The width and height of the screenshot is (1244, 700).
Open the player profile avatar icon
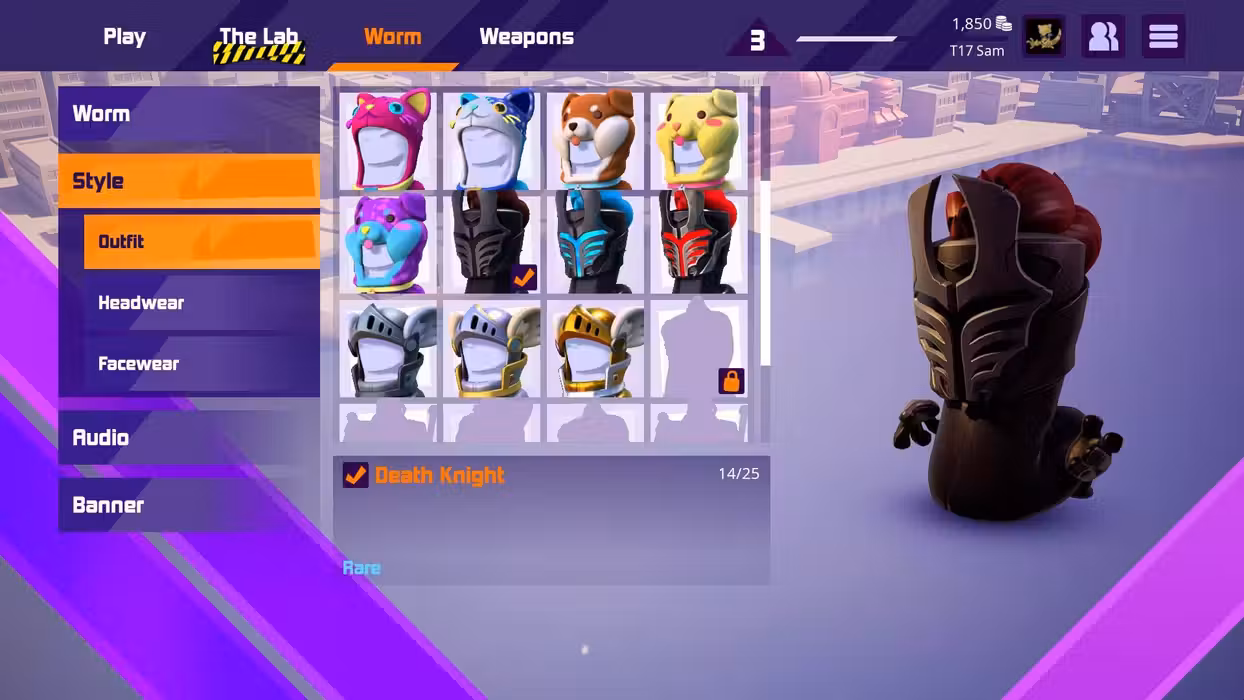1043,37
